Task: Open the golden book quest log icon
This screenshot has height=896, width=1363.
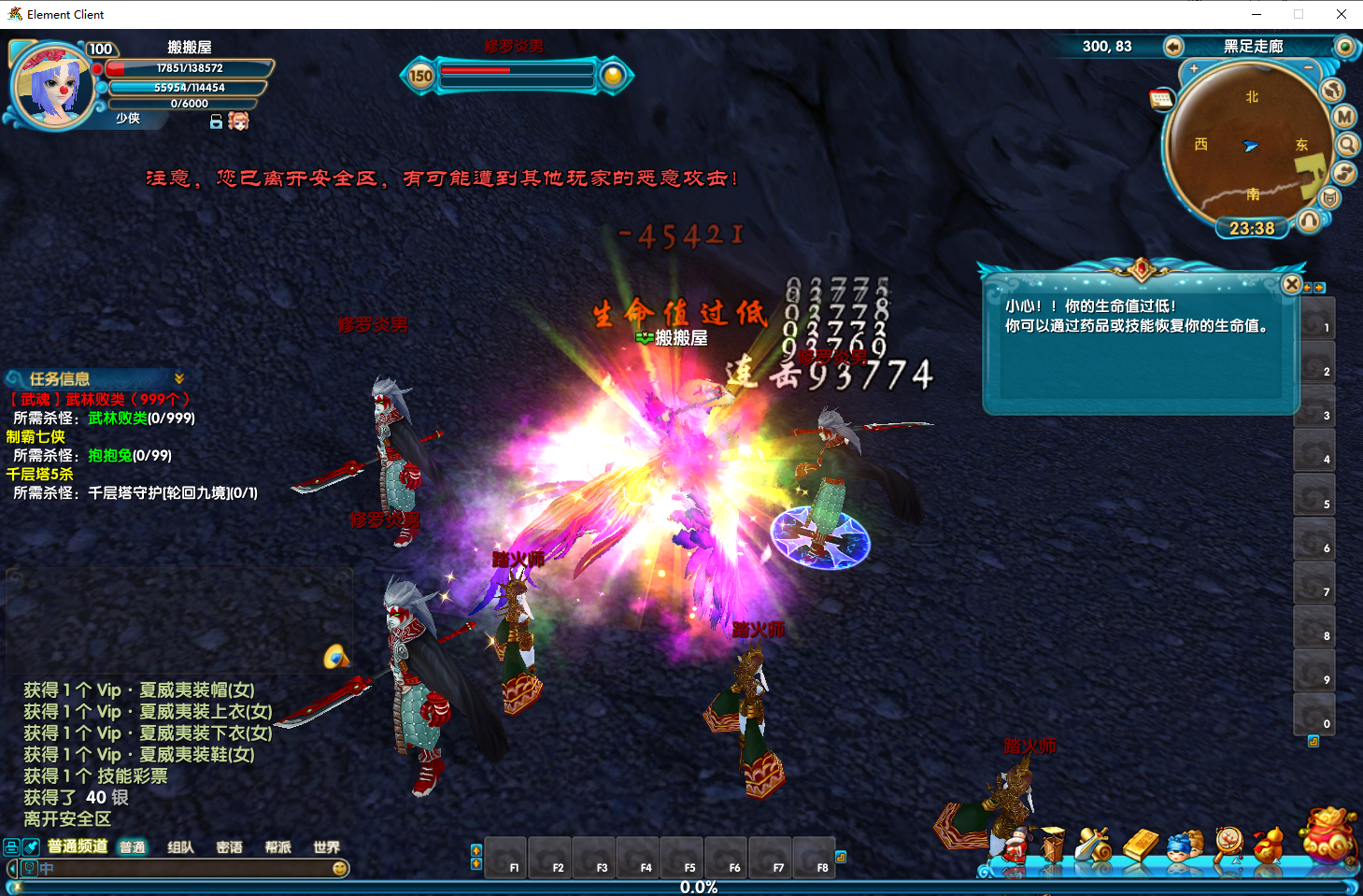Action: pos(1142,843)
